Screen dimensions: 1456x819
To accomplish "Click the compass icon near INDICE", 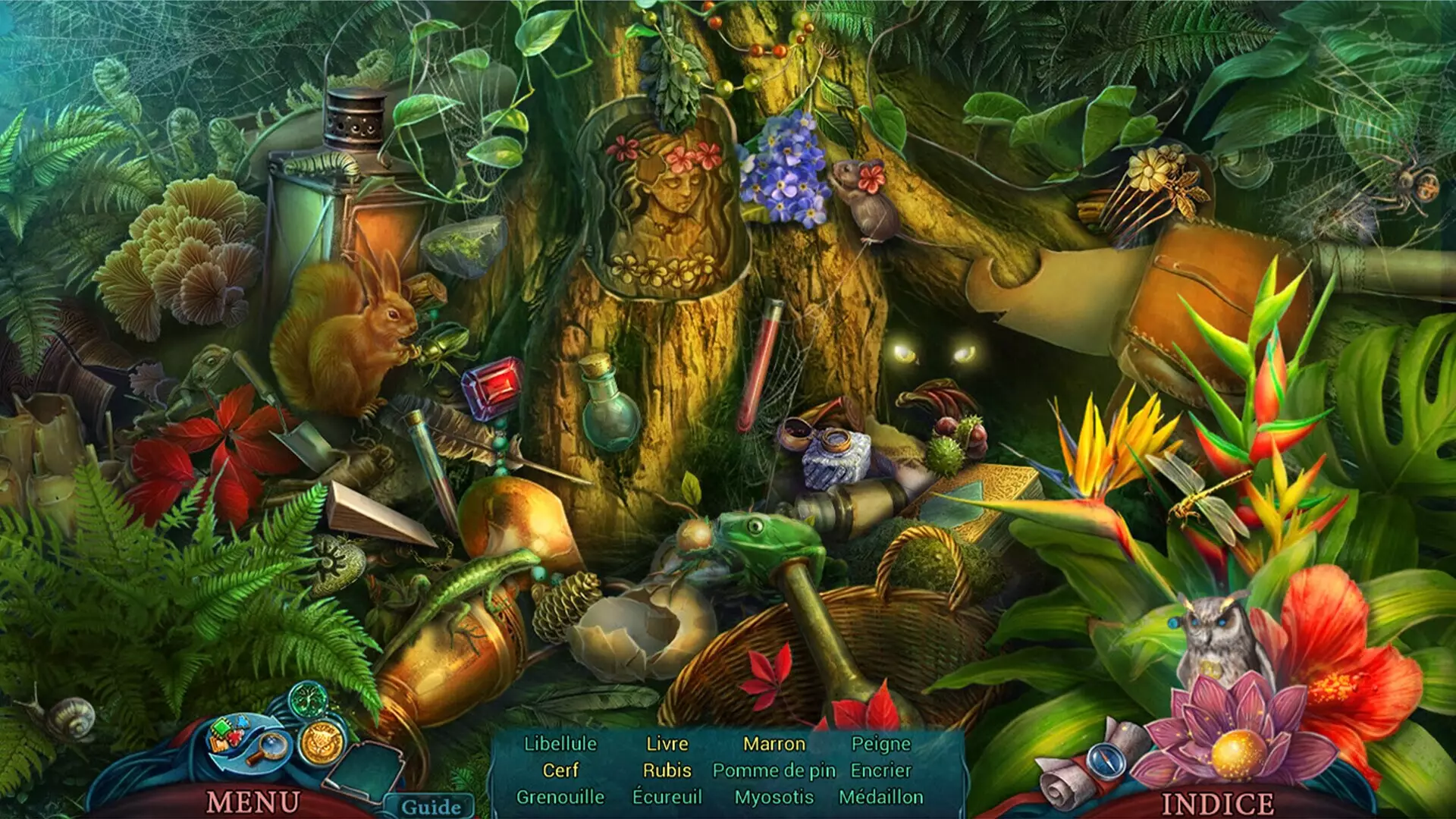I will coord(1105,762).
